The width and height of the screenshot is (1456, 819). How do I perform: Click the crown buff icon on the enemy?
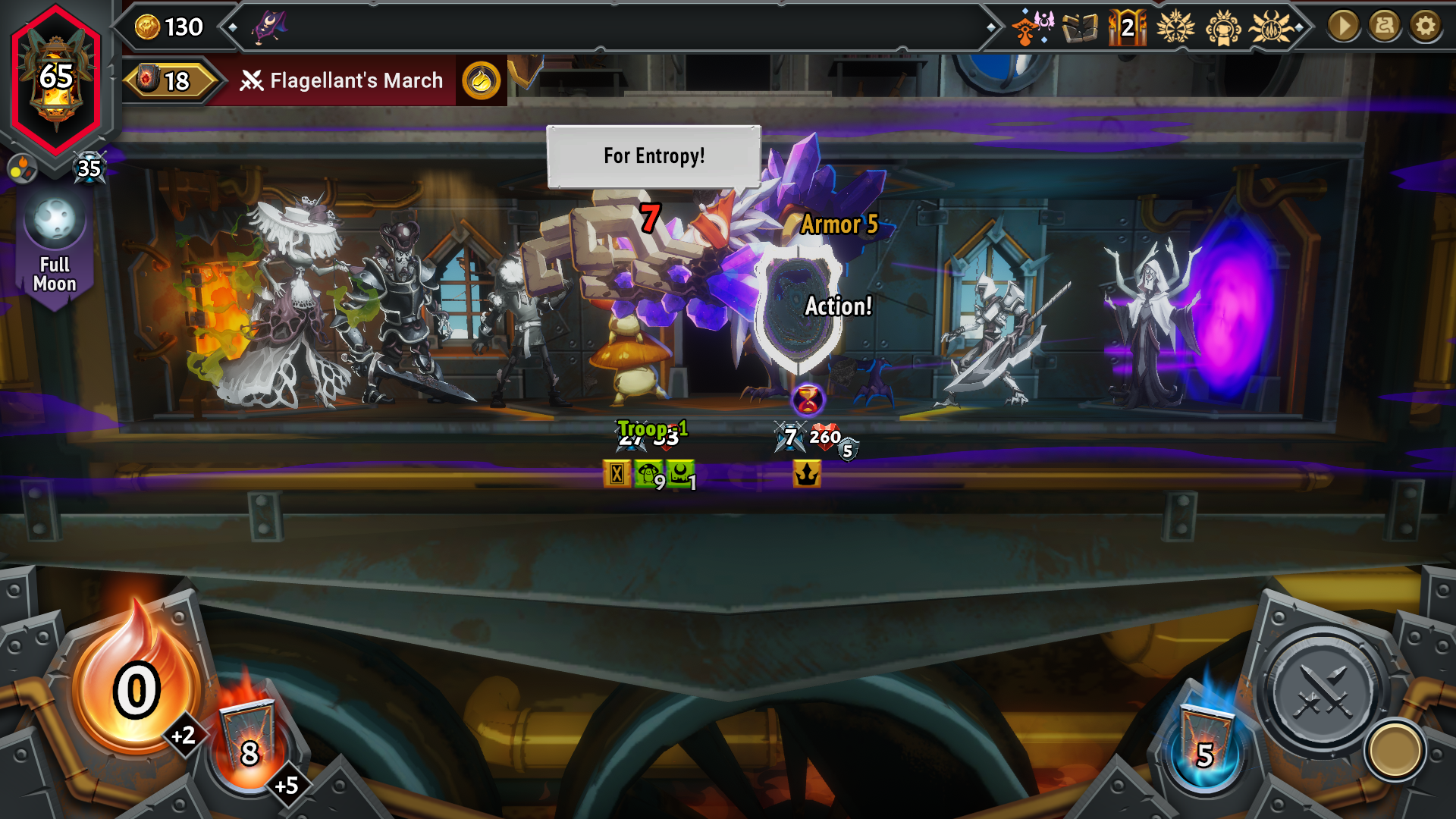pos(808,473)
